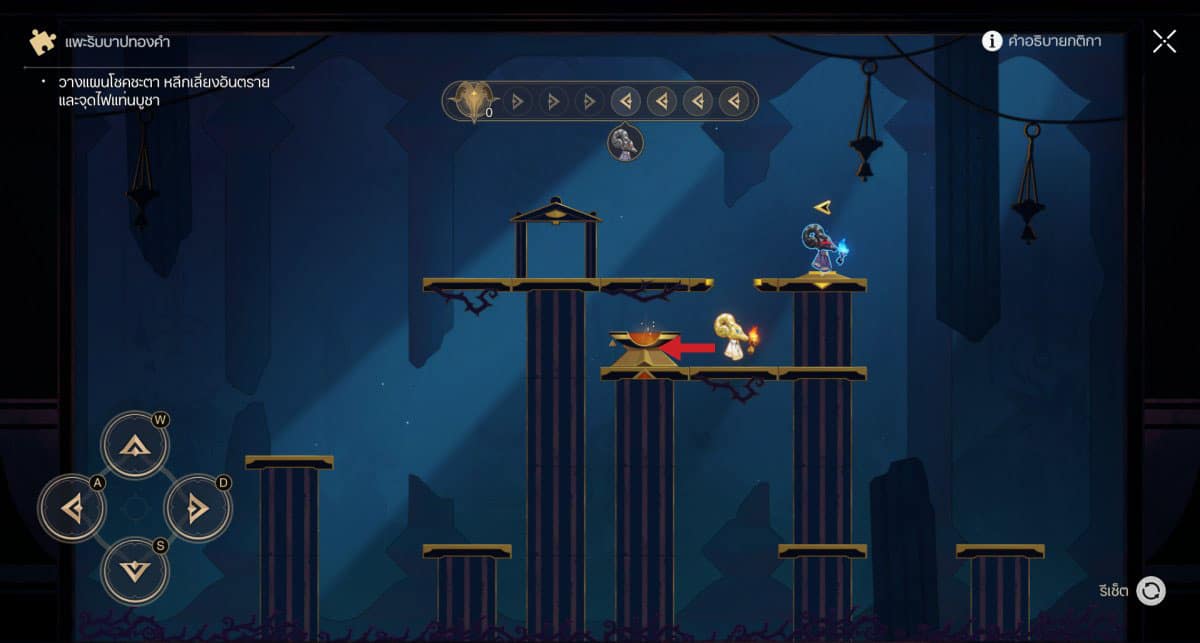Reset the puzzle with the circular arrow button

point(1151,591)
